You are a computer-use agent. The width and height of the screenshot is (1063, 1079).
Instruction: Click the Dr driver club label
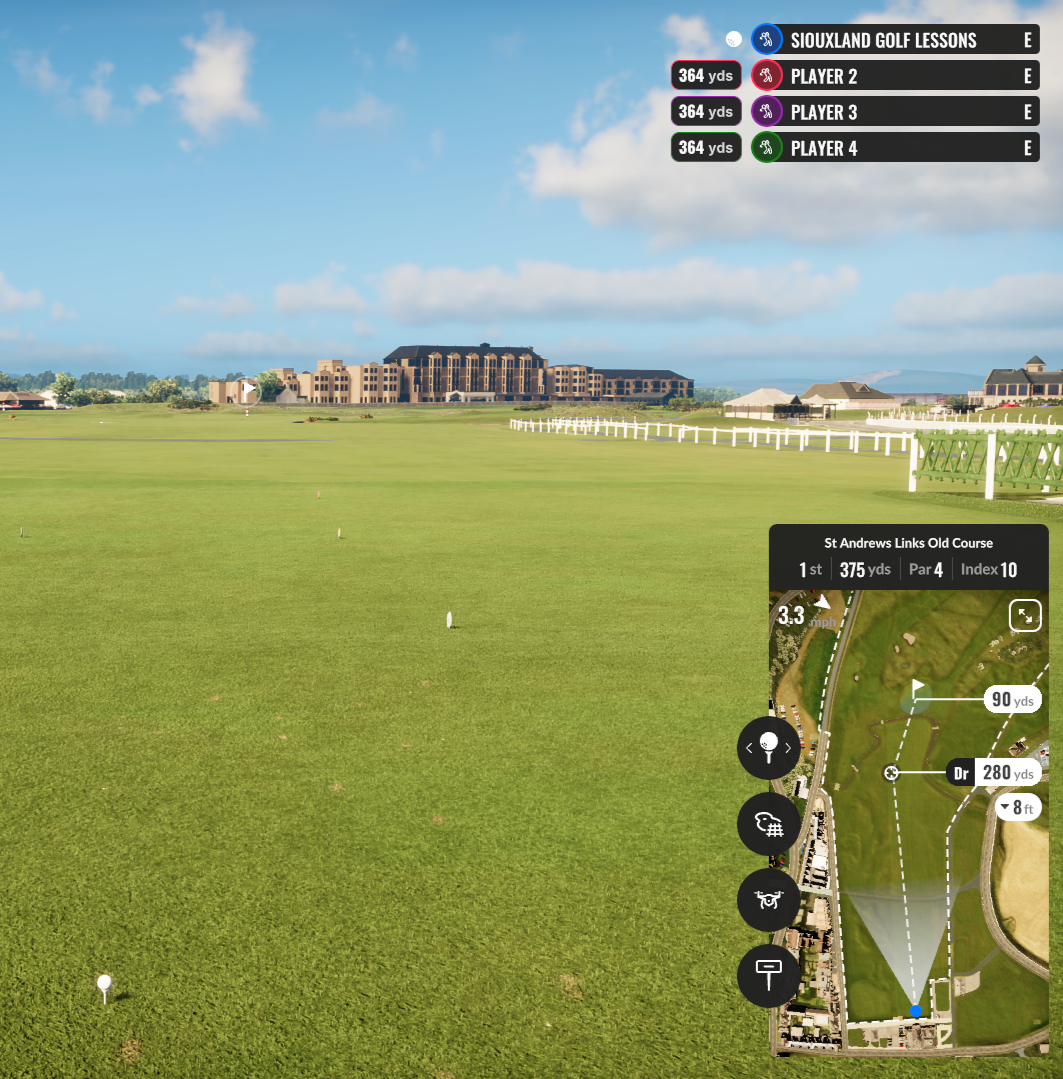click(961, 773)
